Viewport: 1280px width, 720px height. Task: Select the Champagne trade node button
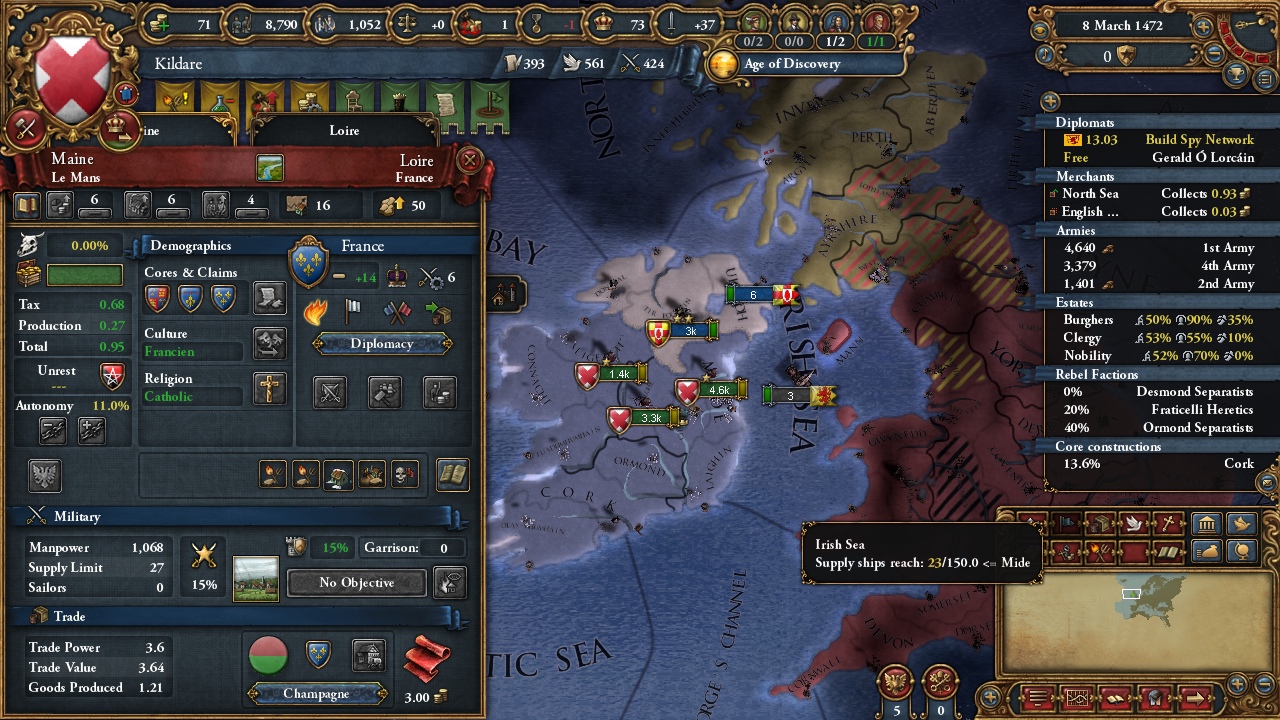tap(317, 693)
